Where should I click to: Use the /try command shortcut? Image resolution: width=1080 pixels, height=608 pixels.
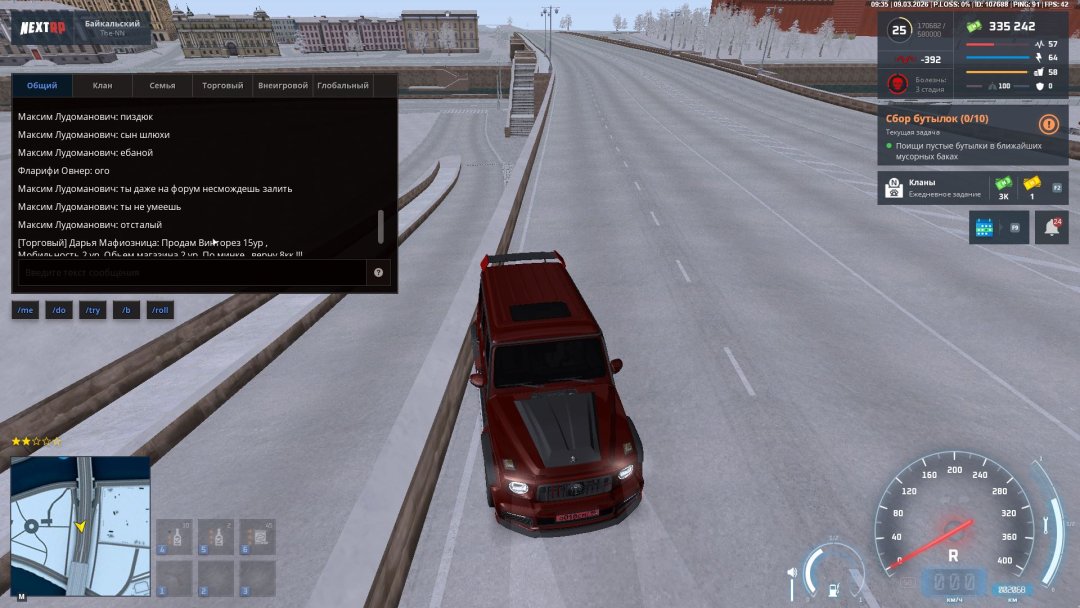pos(93,311)
